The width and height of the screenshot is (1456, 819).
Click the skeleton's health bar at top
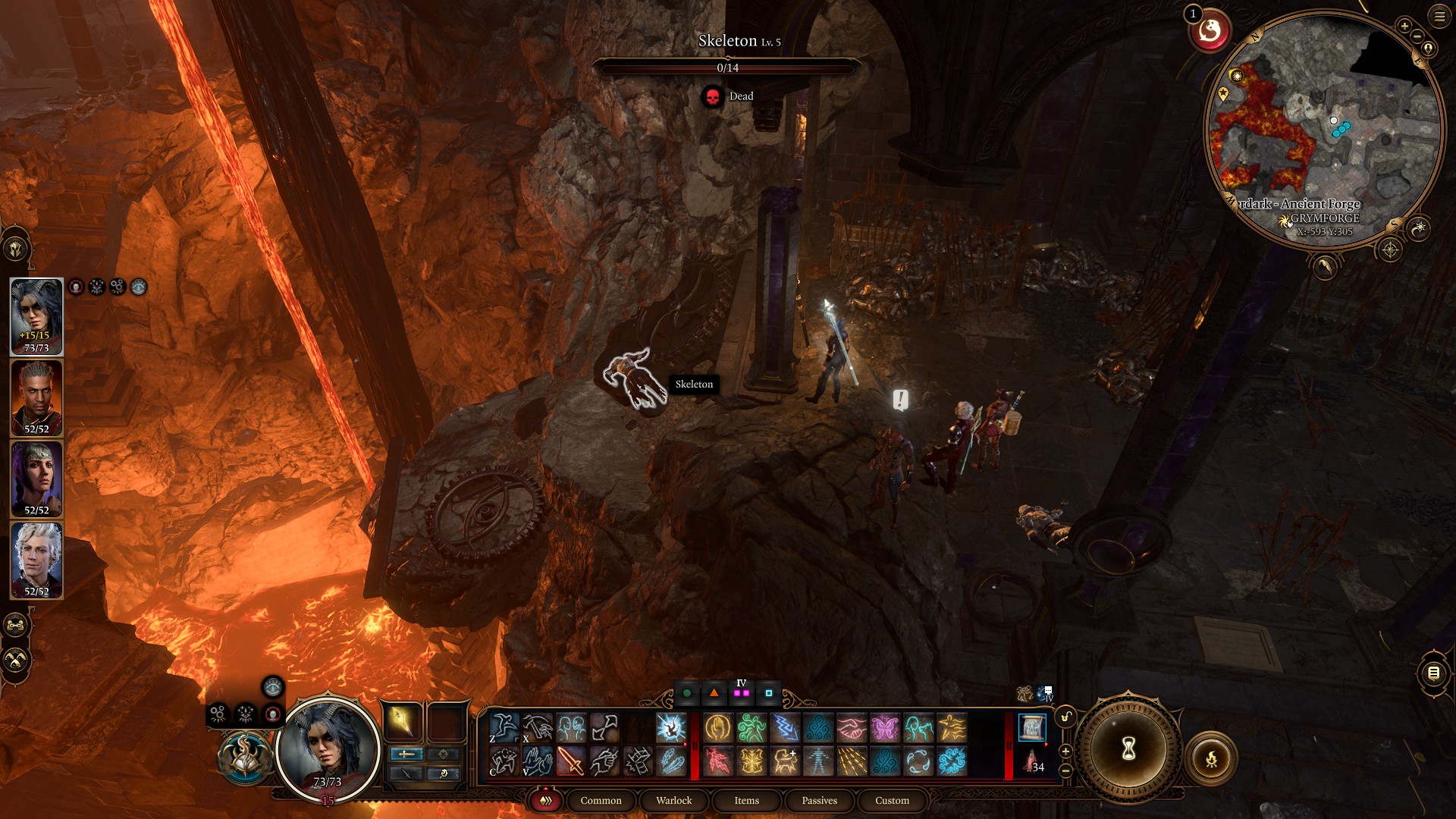(x=728, y=67)
